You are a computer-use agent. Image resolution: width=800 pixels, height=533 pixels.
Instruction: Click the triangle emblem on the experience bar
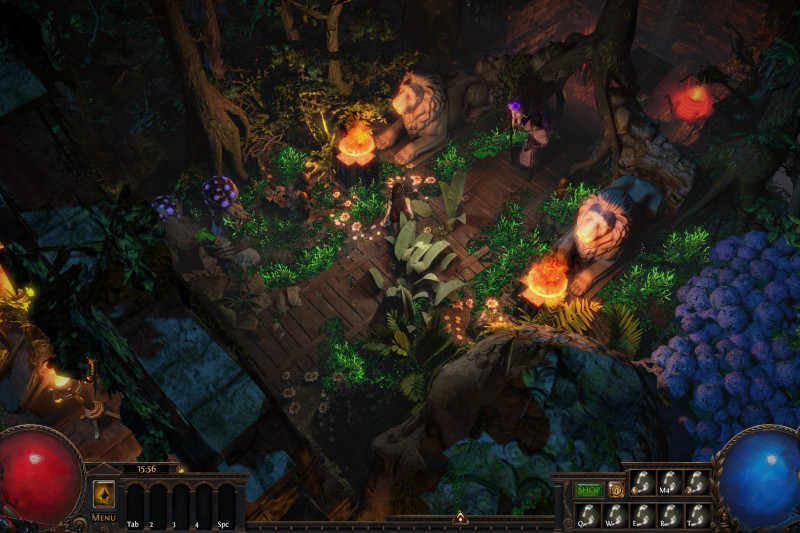pyautogui.click(x=460, y=518)
